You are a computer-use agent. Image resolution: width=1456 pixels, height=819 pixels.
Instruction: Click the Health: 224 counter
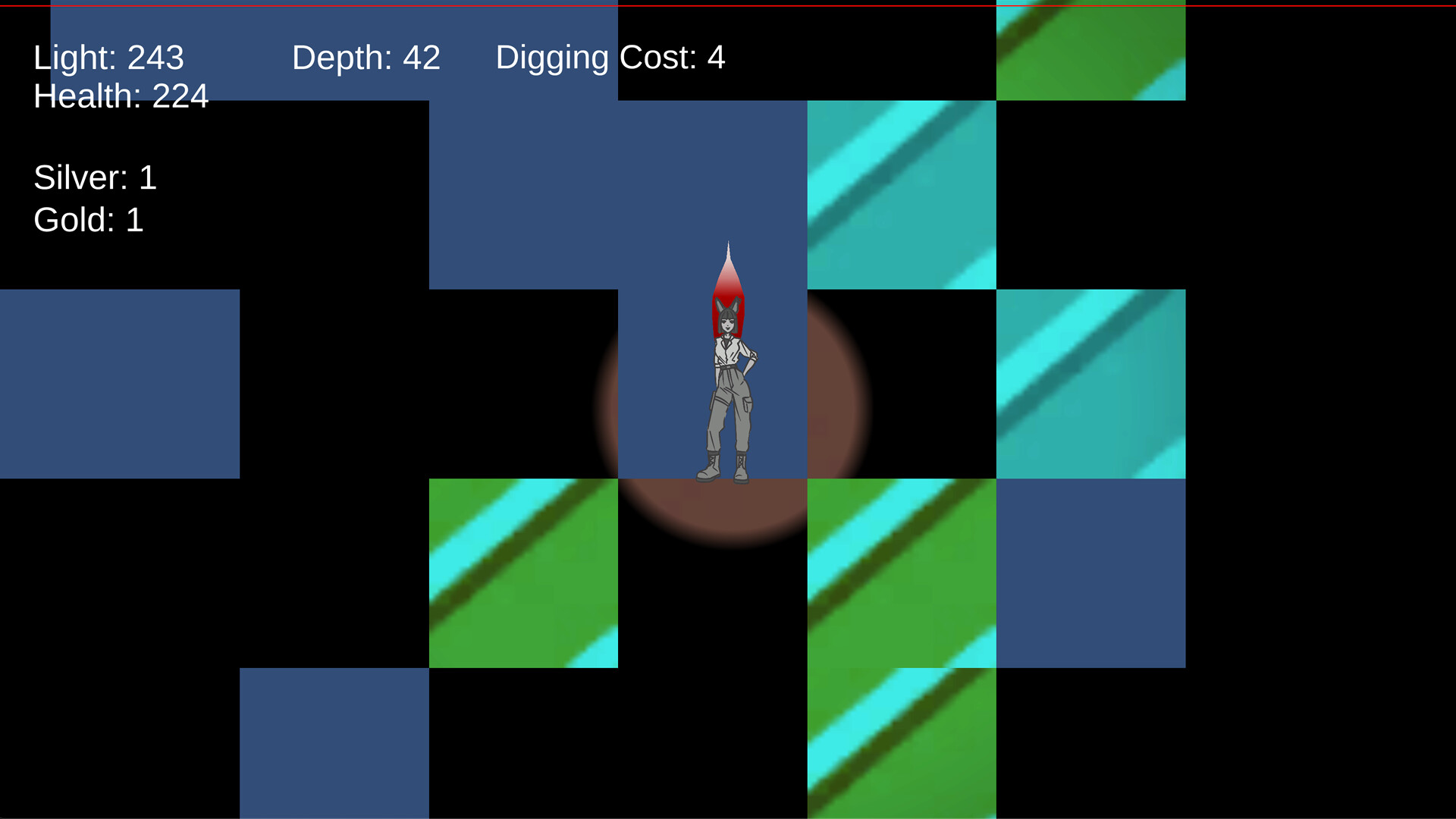click(121, 96)
